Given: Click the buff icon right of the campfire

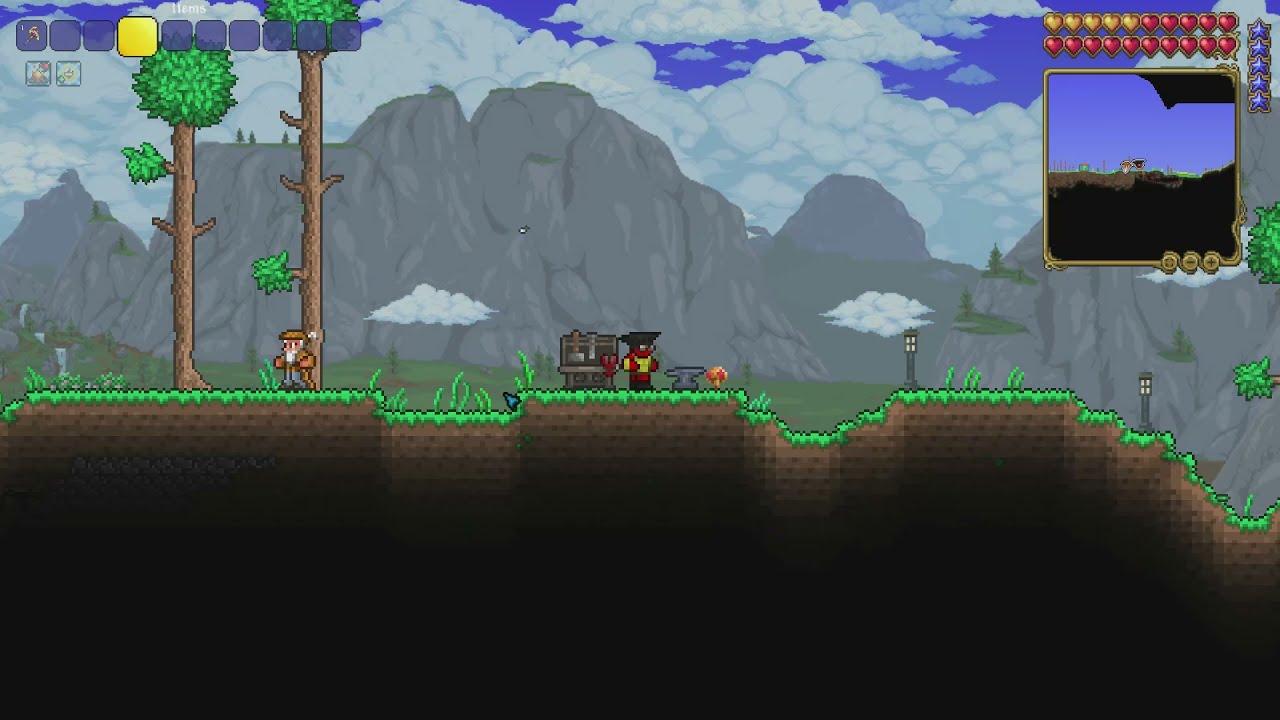Looking at the screenshot, I should tap(68, 73).
